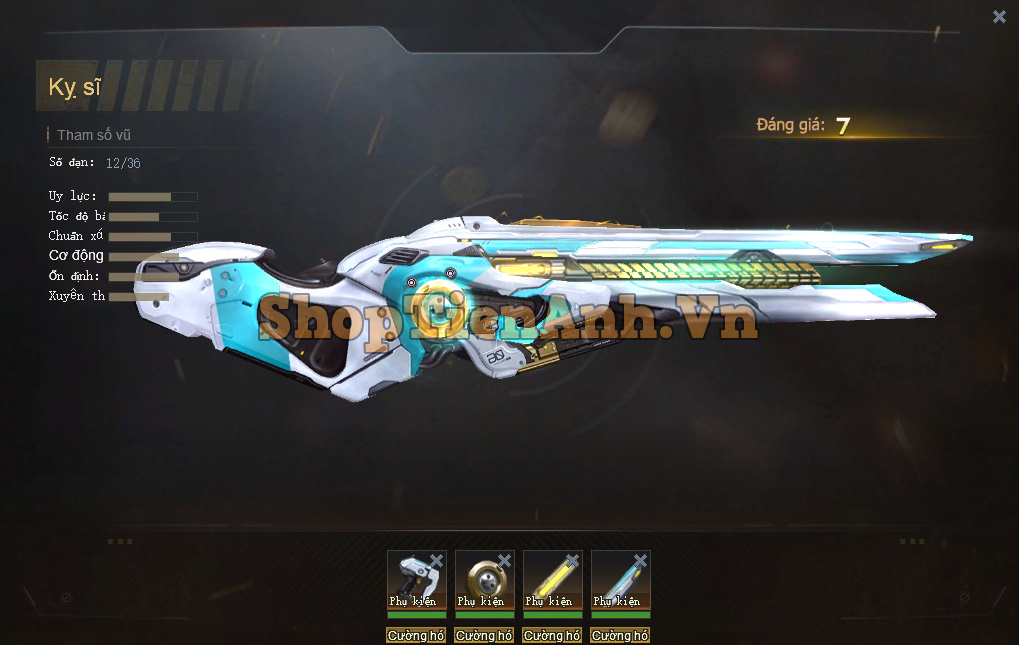The width and height of the screenshot is (1019, 645).
Task: Upgrade the yellow barrel with Cường hóa
Action: click(552, 636)
